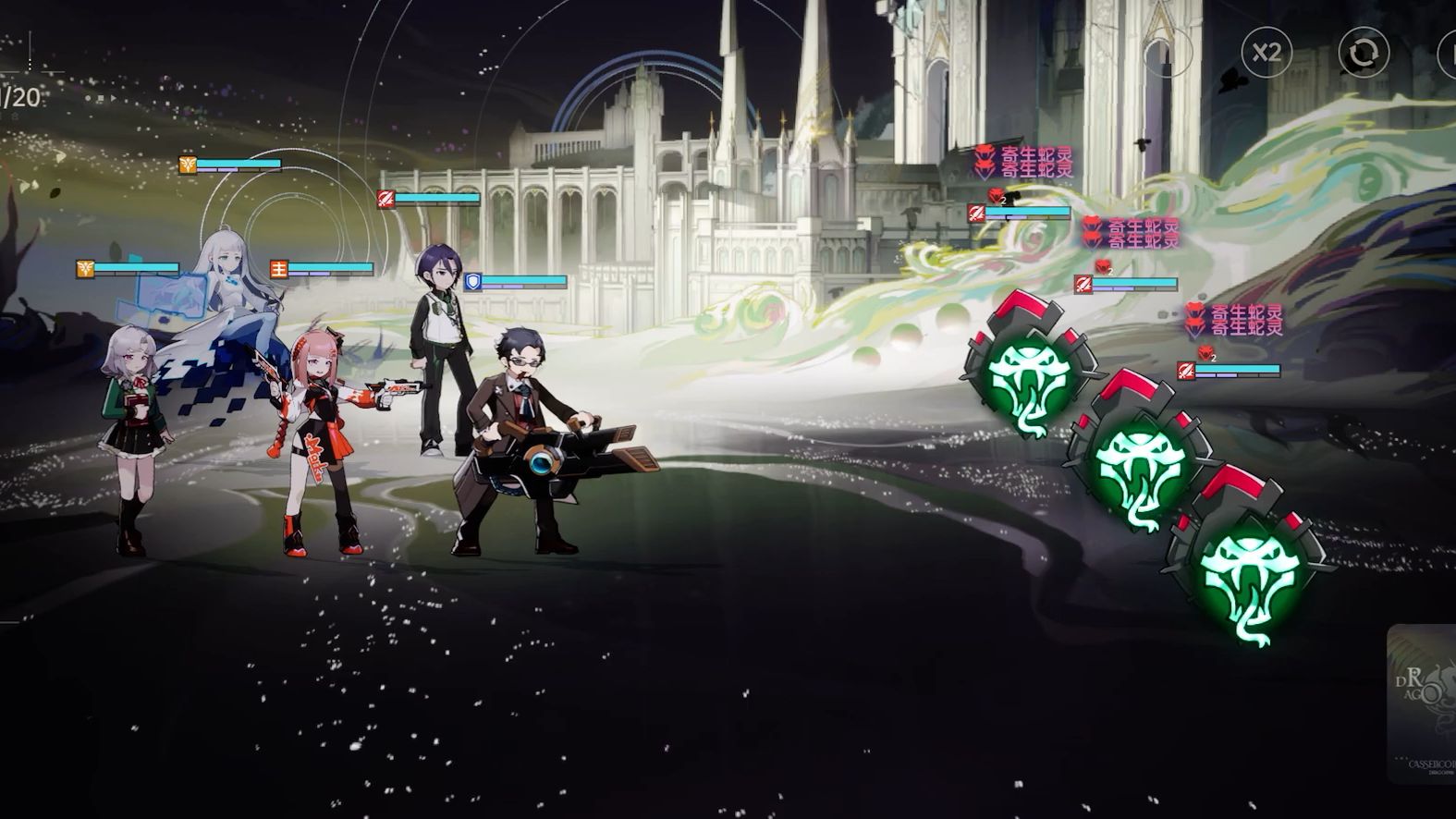Toggle the X2 battle speed button
The image size is (1456, 819).
(x=1266, y=52)
